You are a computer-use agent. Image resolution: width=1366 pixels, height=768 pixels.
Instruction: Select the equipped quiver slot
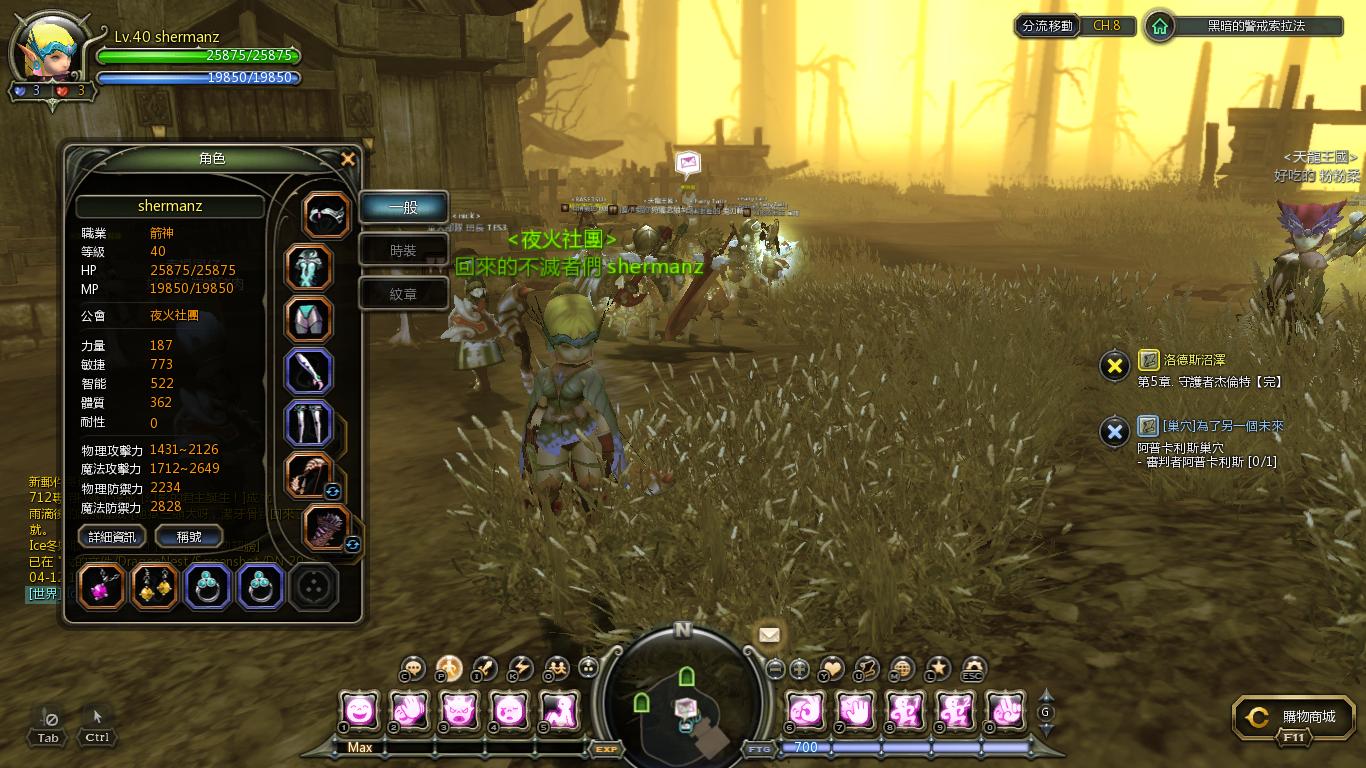click(326, 529)
